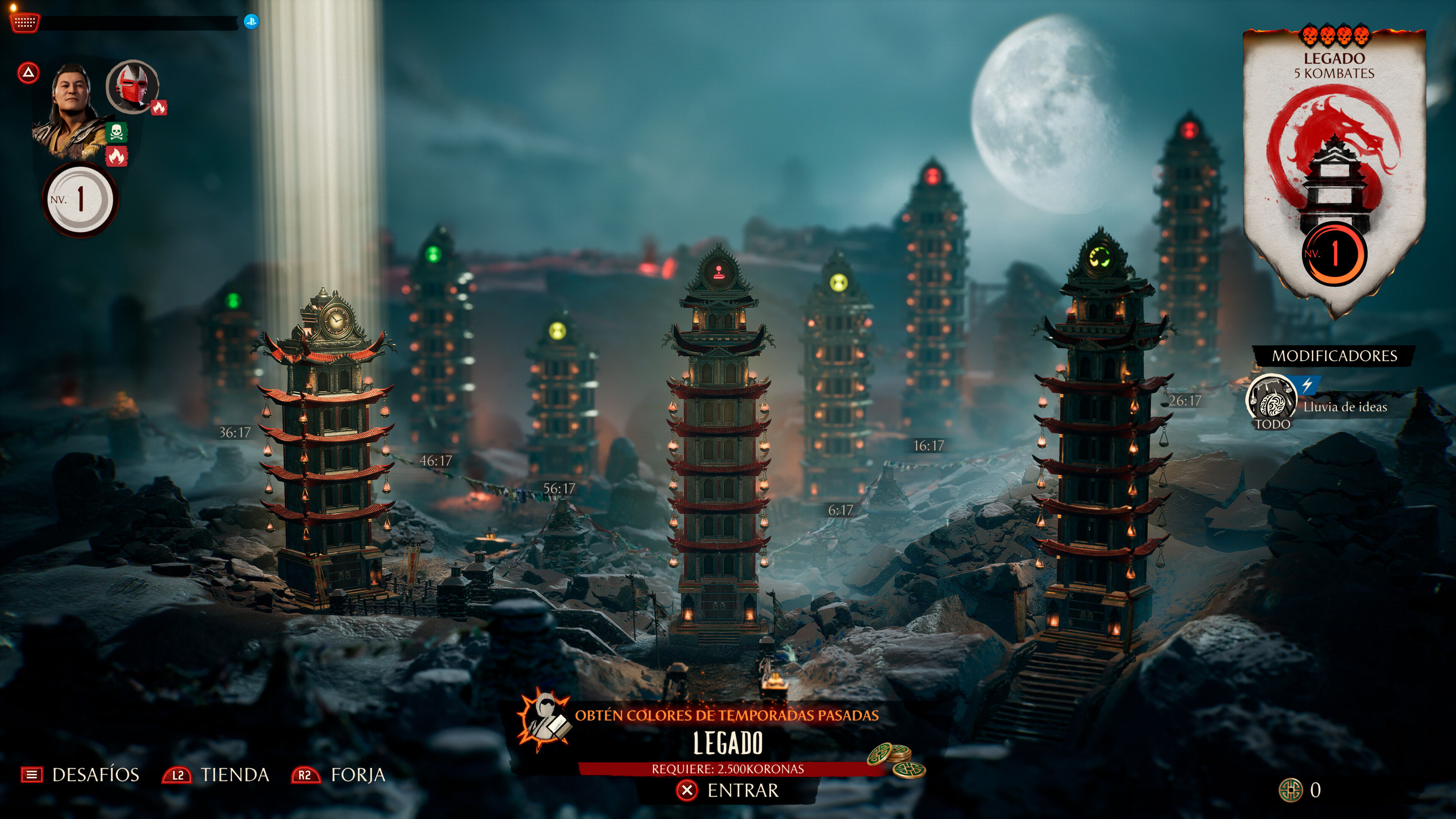Inspect the Lluvia de ideas modifier icon
Image resolution: width=1456 pixels, height=819 pixels.
point(1272,400)
